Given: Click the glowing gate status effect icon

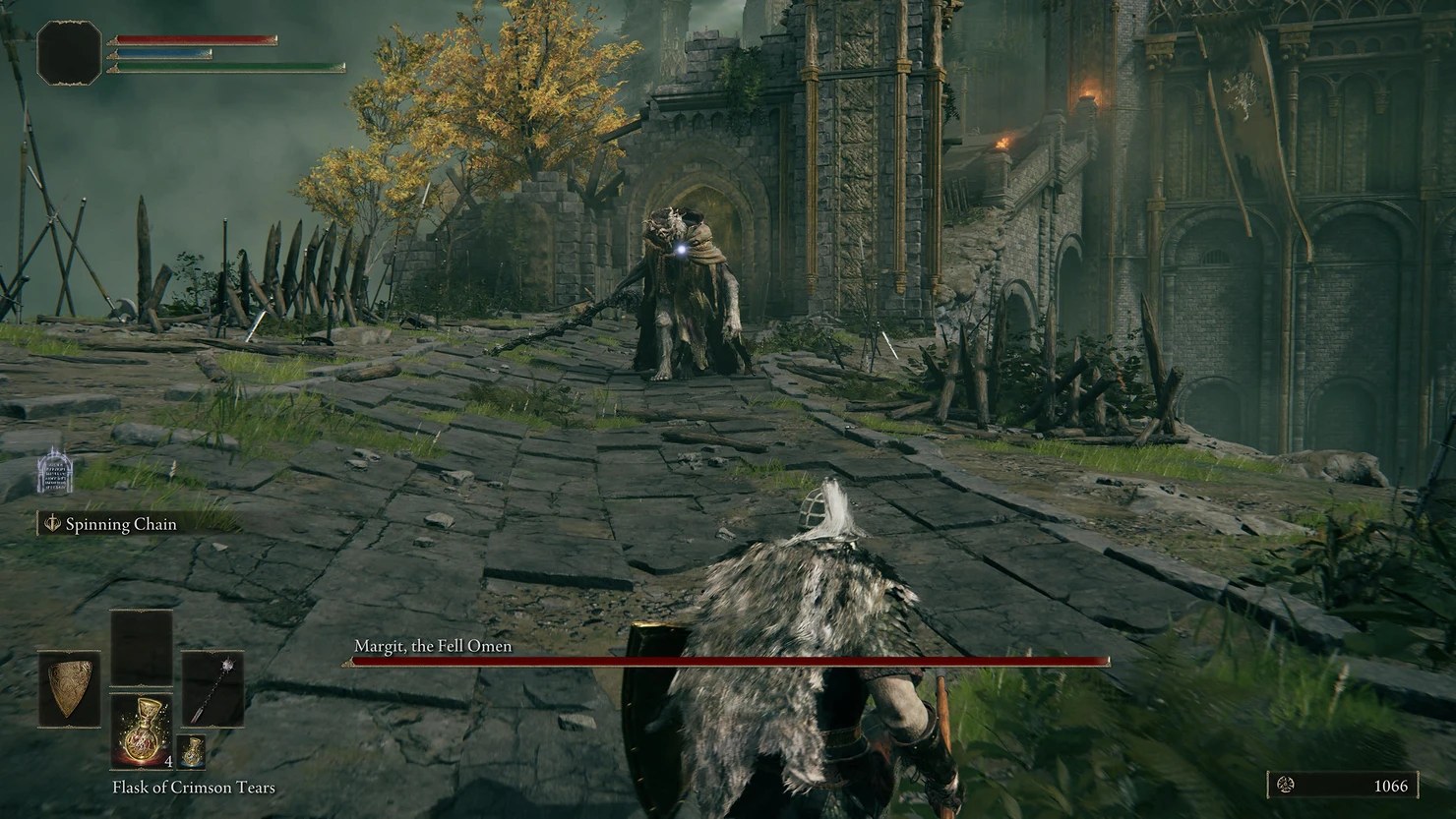Looking at the screenshot, I should point(55,473).
